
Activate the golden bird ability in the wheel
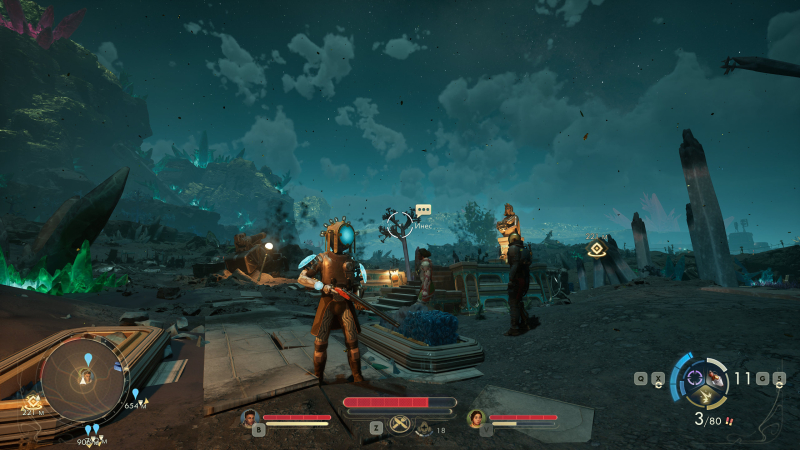tap(705, 397)
